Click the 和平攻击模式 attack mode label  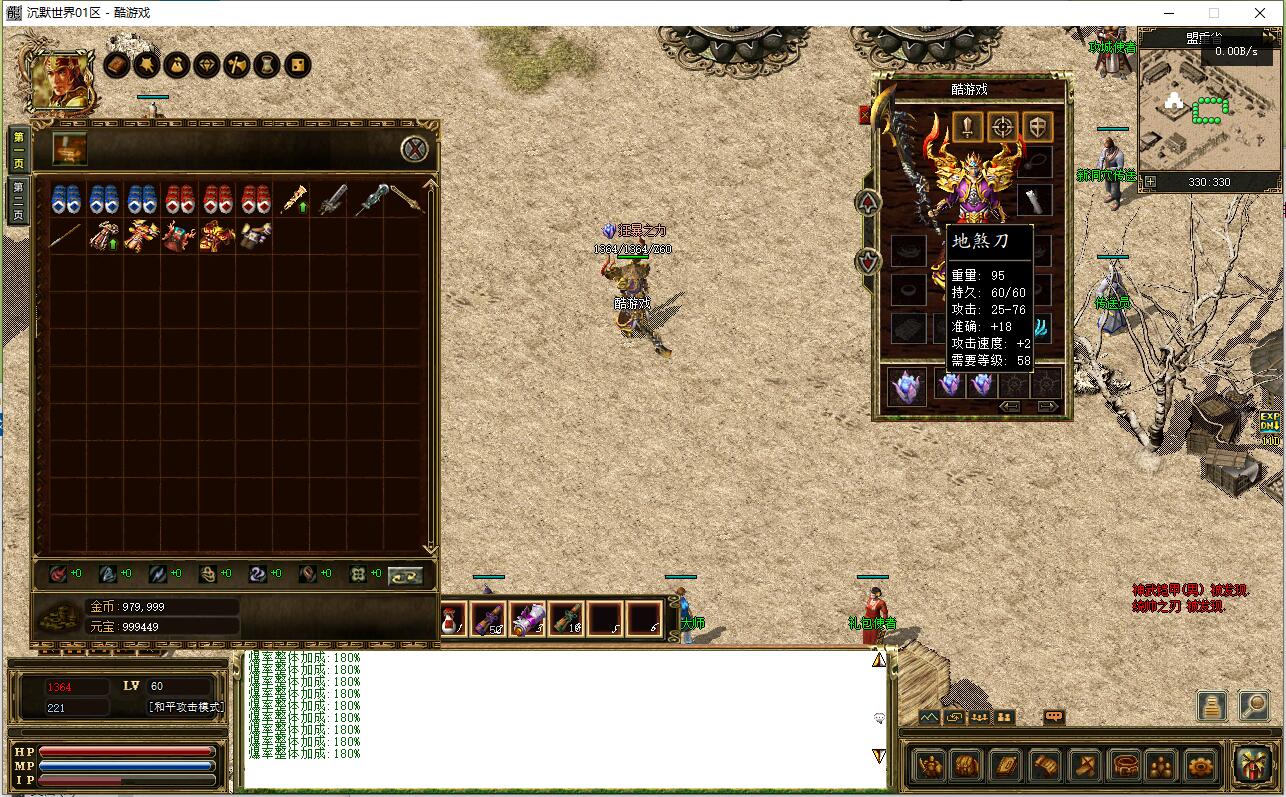click(187, 707)
